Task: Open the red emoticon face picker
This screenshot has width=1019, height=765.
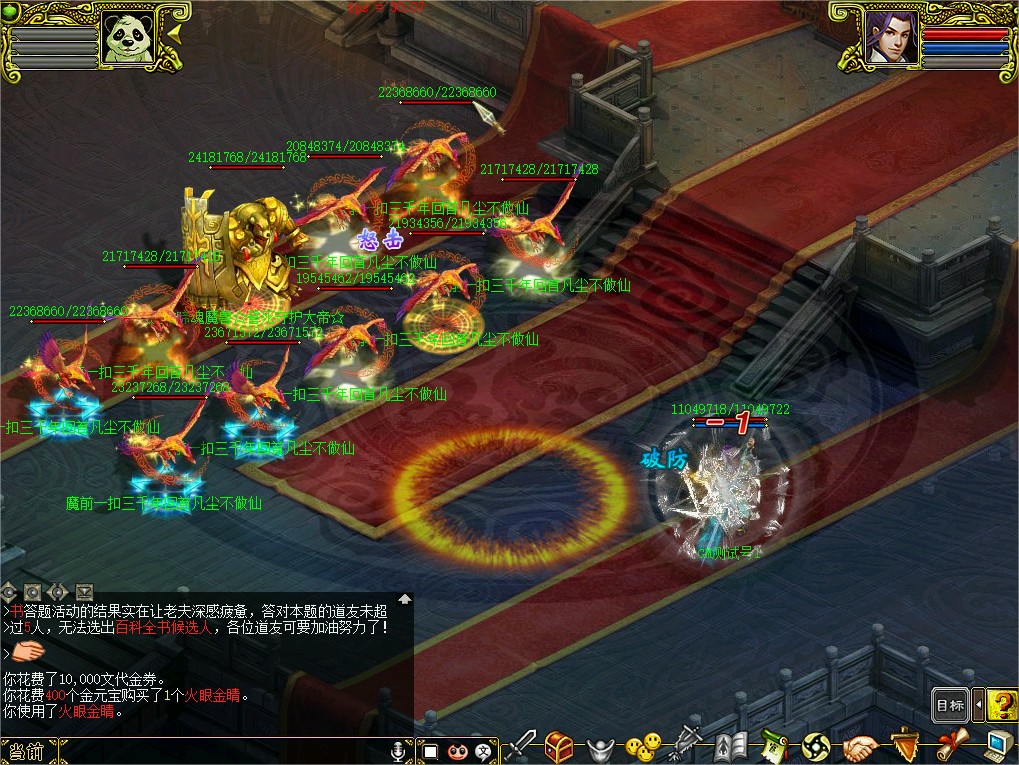Action: (x=458, y=750)
